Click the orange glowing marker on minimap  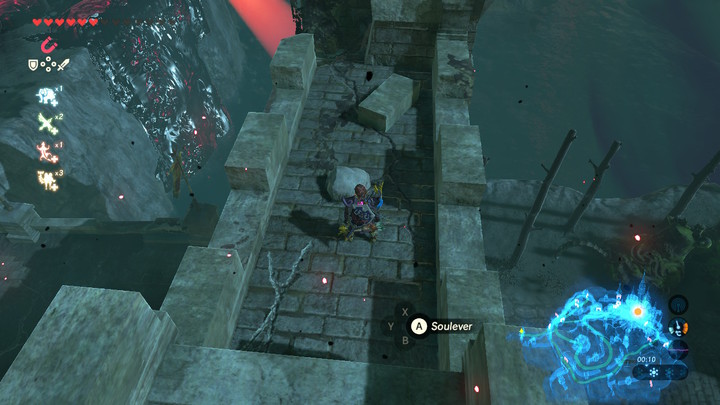tap(638, 312)
